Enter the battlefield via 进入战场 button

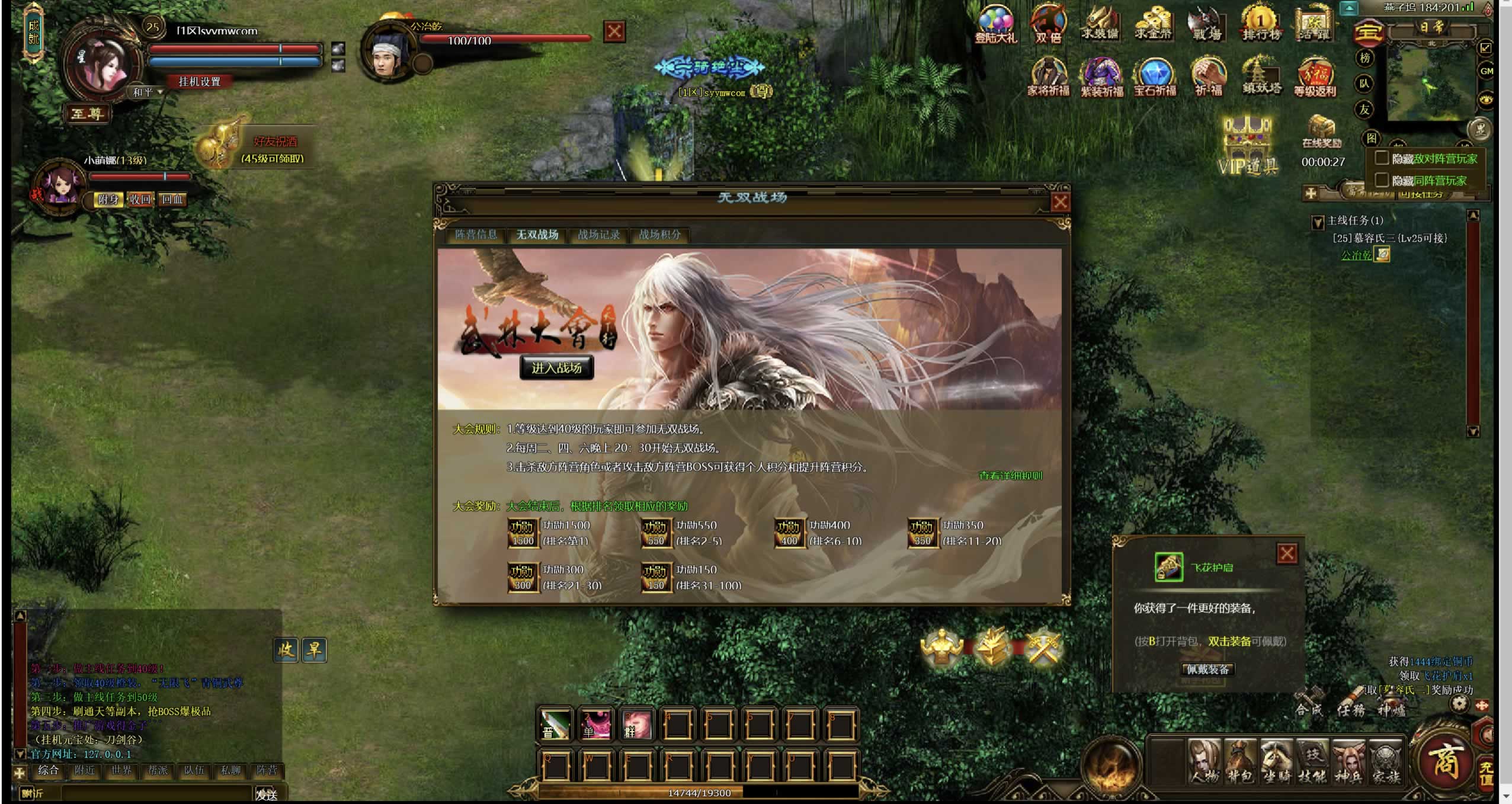pos(556,367)
